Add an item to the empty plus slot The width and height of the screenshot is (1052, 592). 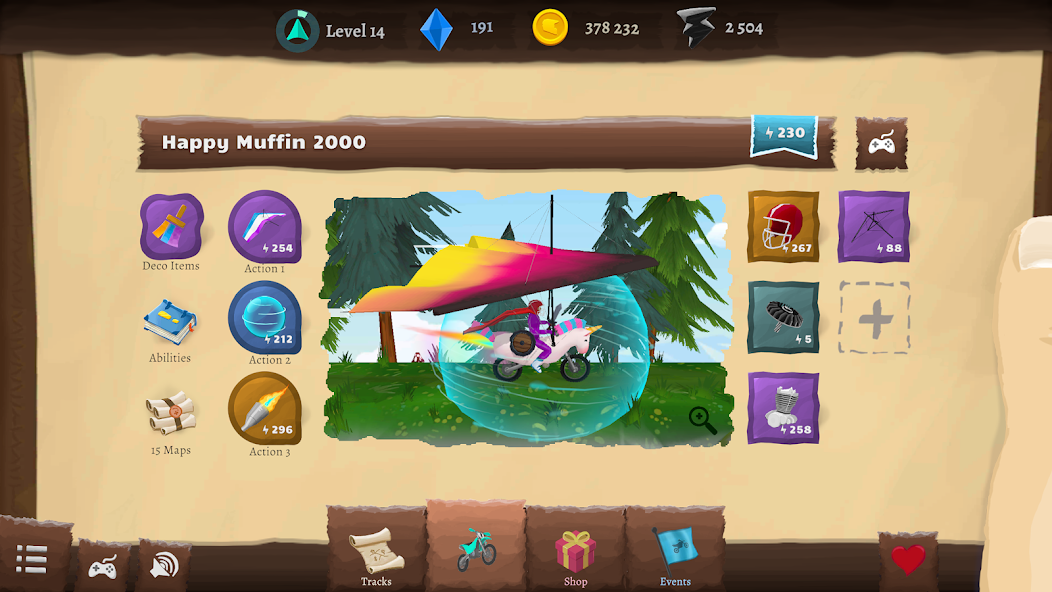tap(874, 318)
